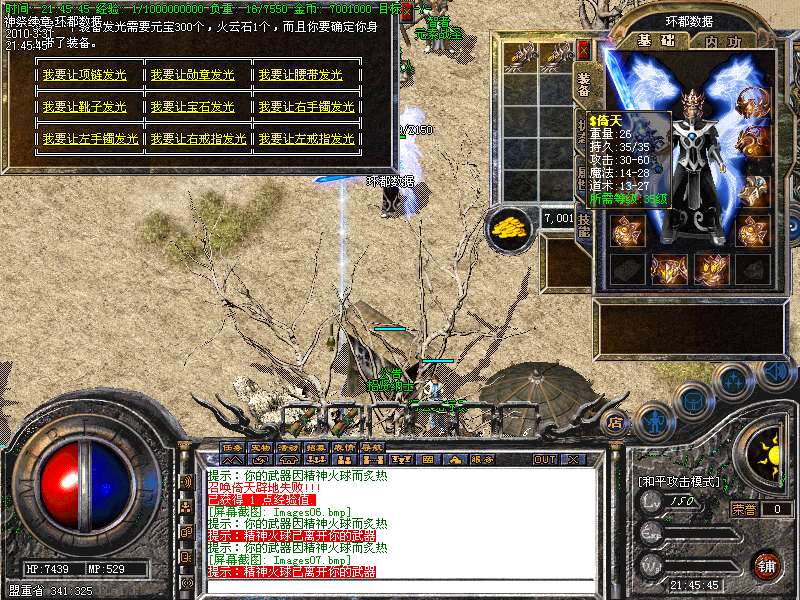Open the 店 shop round button
This screenshot has height=600, width=800.
coord(616,421)
